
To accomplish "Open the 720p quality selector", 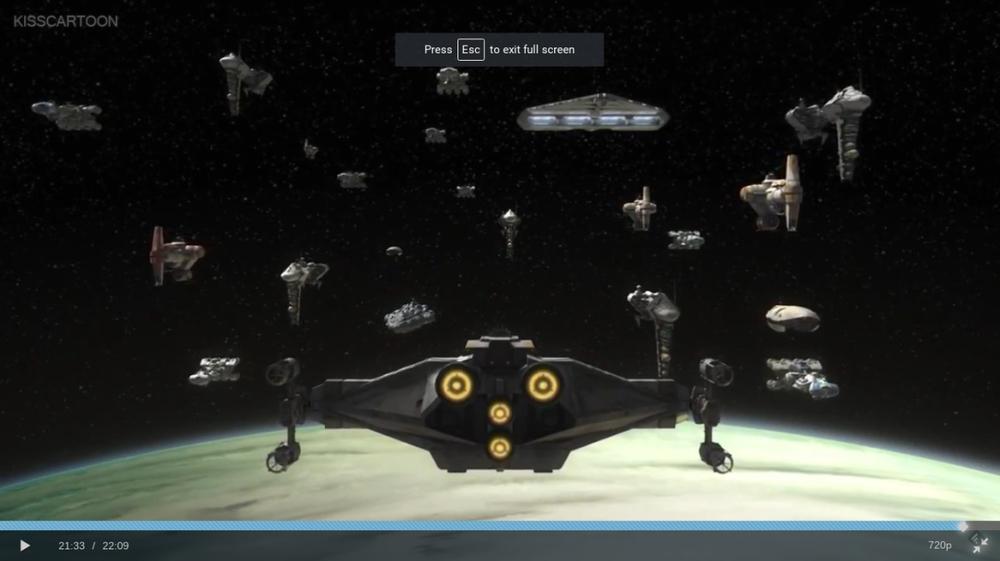I will point(939,545).
